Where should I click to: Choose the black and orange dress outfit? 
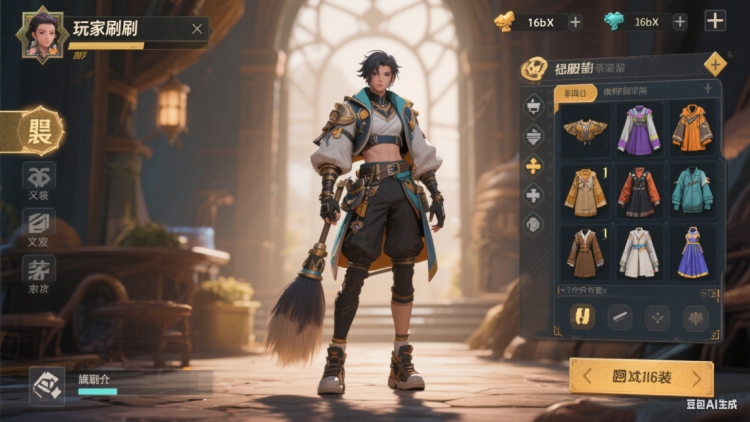pyautogui.click(x=638, y=191)
